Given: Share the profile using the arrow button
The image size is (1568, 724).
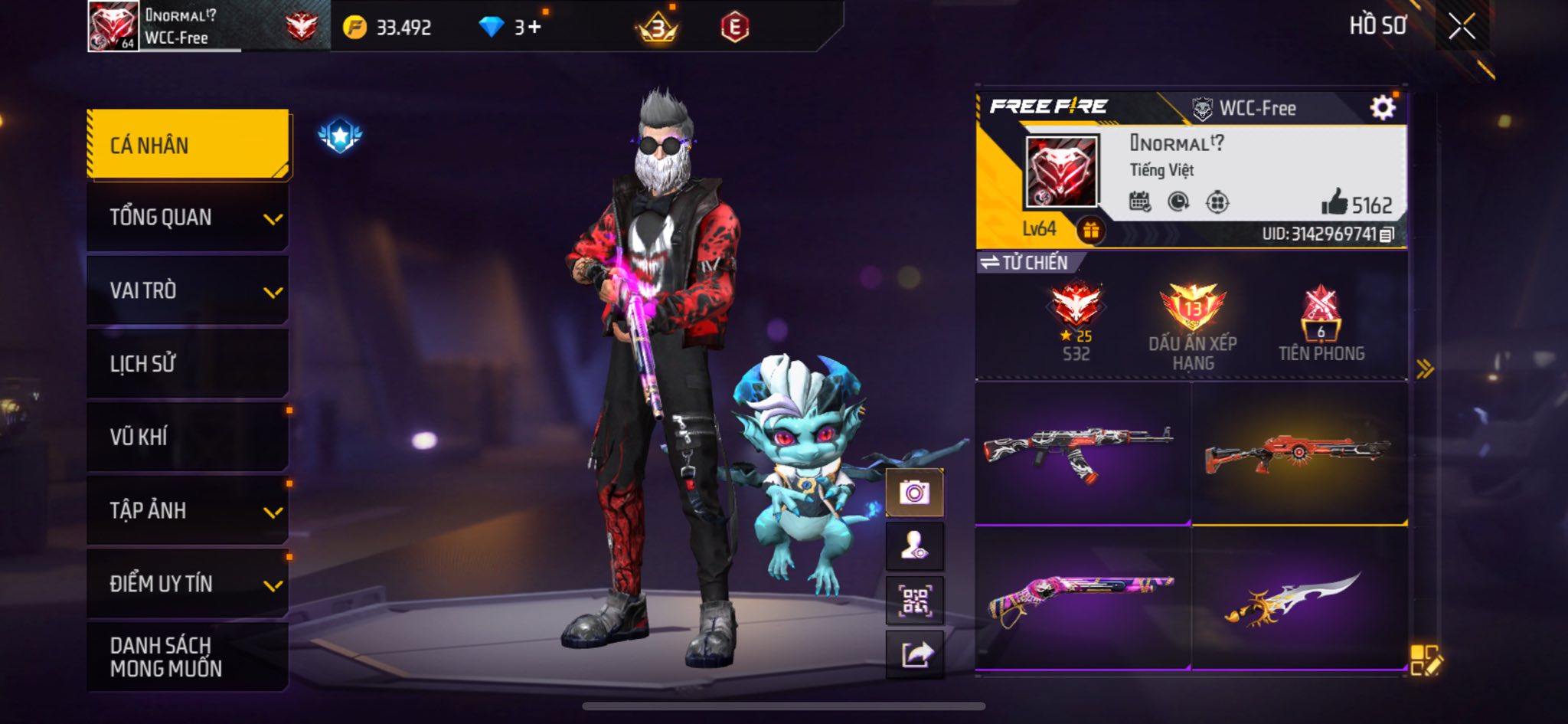Looking at the screenshot, I should tap(914, 654).
